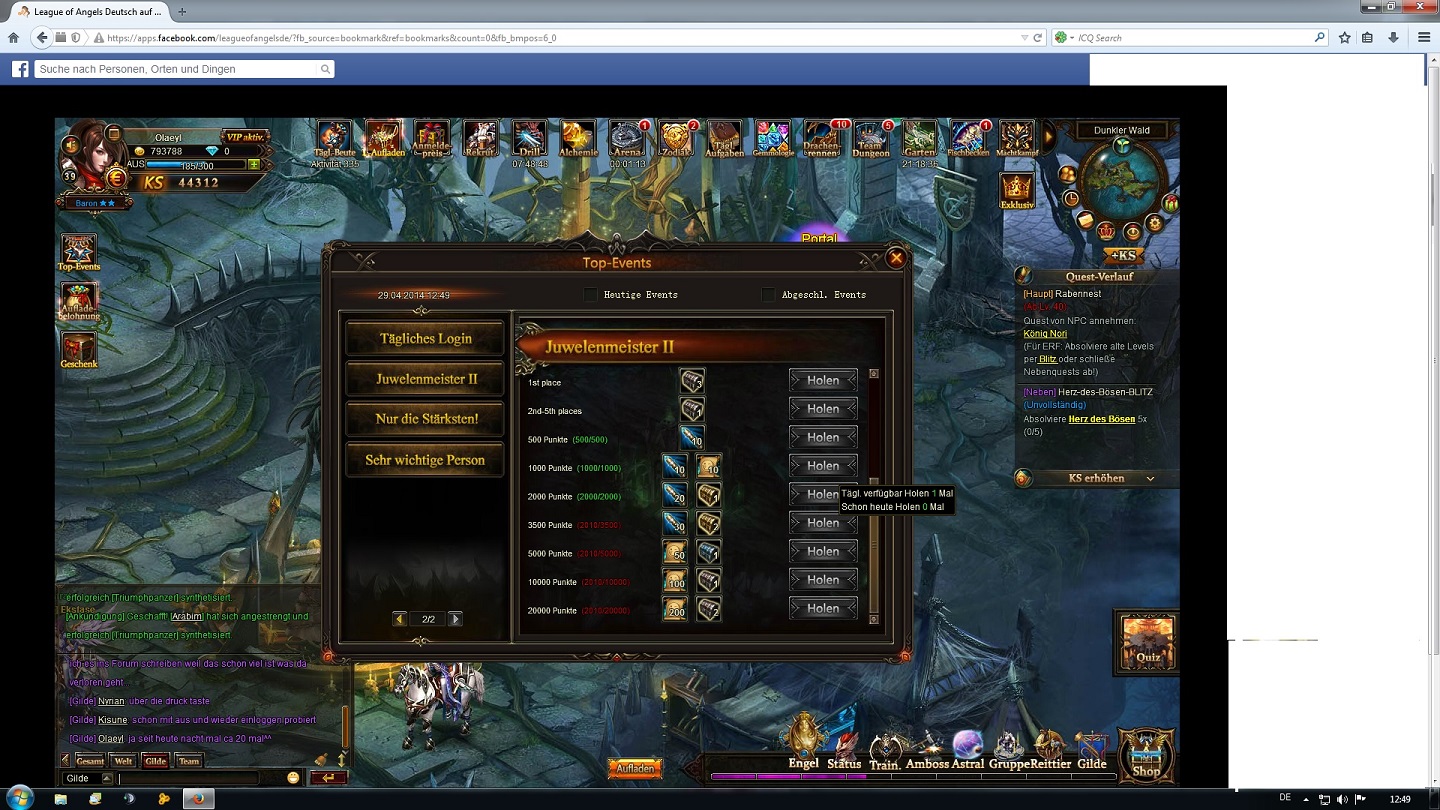Open the Amboss menu in the bottom bar
1440x810 pixels.
pyautogui.click(x=927, y=752)
